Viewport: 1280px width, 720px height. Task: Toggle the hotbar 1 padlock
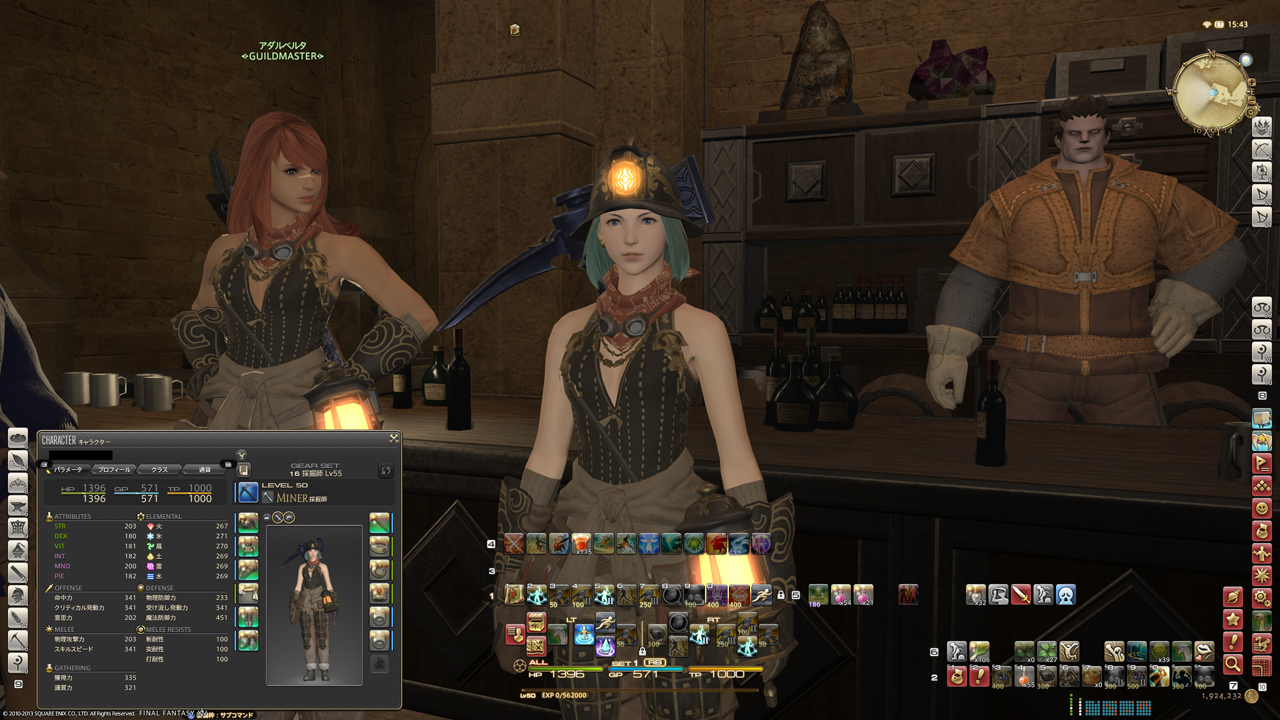coord(781,595)
